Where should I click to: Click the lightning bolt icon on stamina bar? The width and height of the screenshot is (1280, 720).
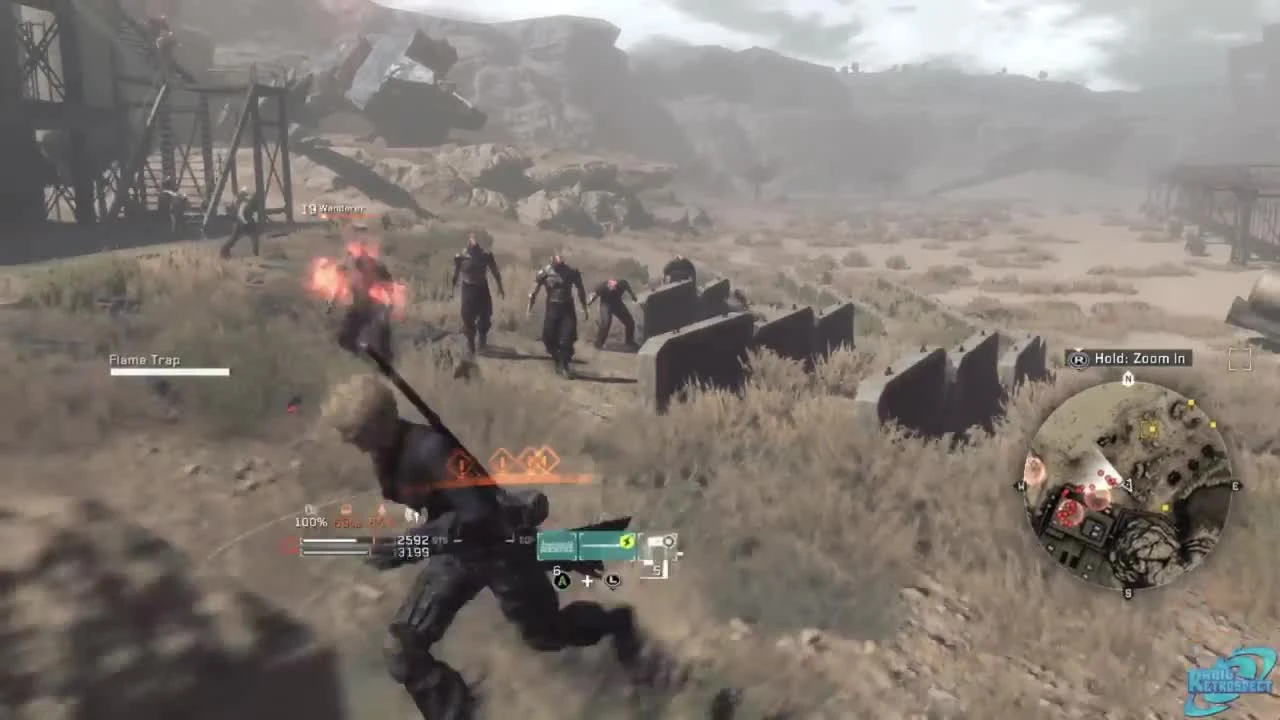(626, 542)
